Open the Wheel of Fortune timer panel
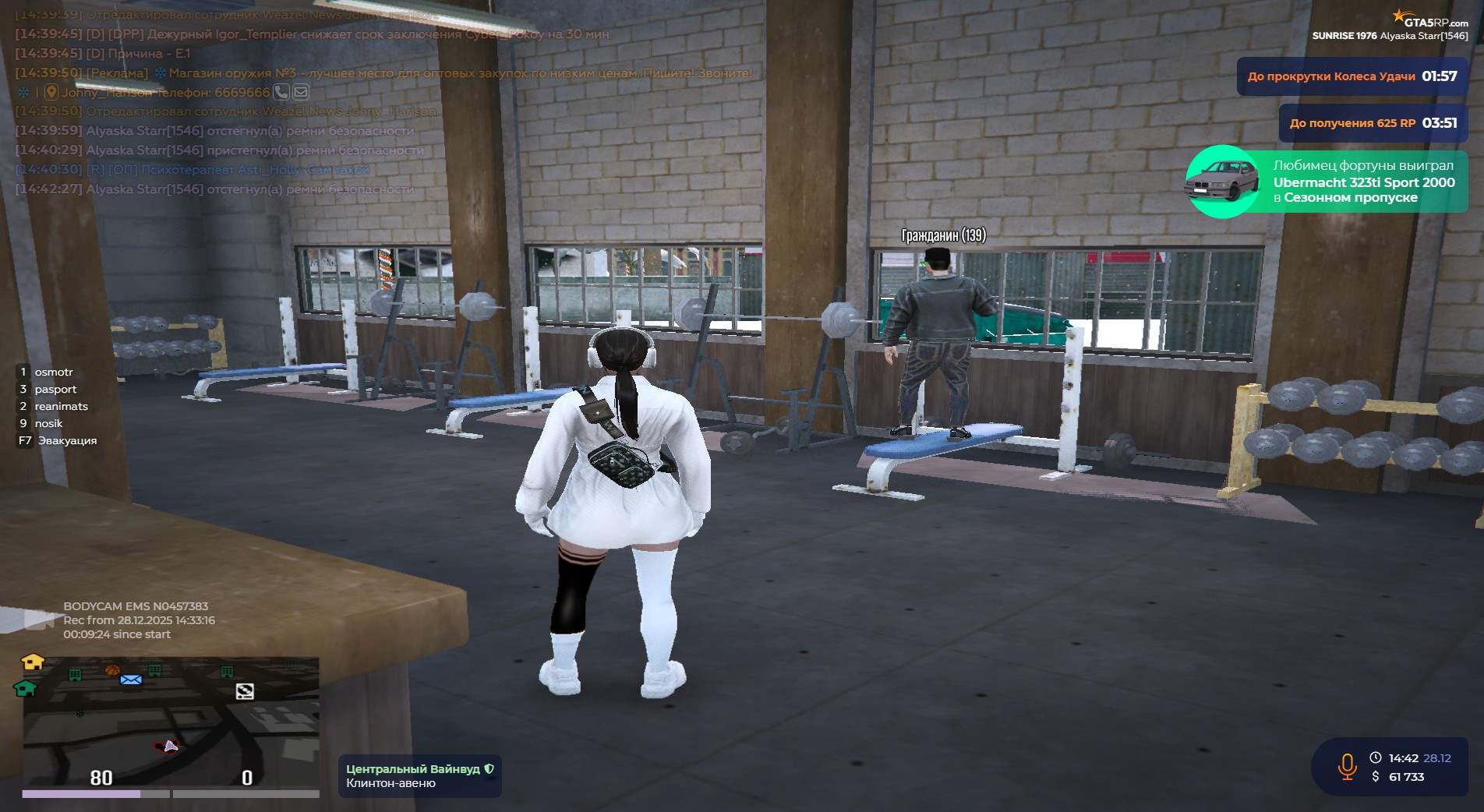The image size is (1484, 812). [x=1351, y=76]
